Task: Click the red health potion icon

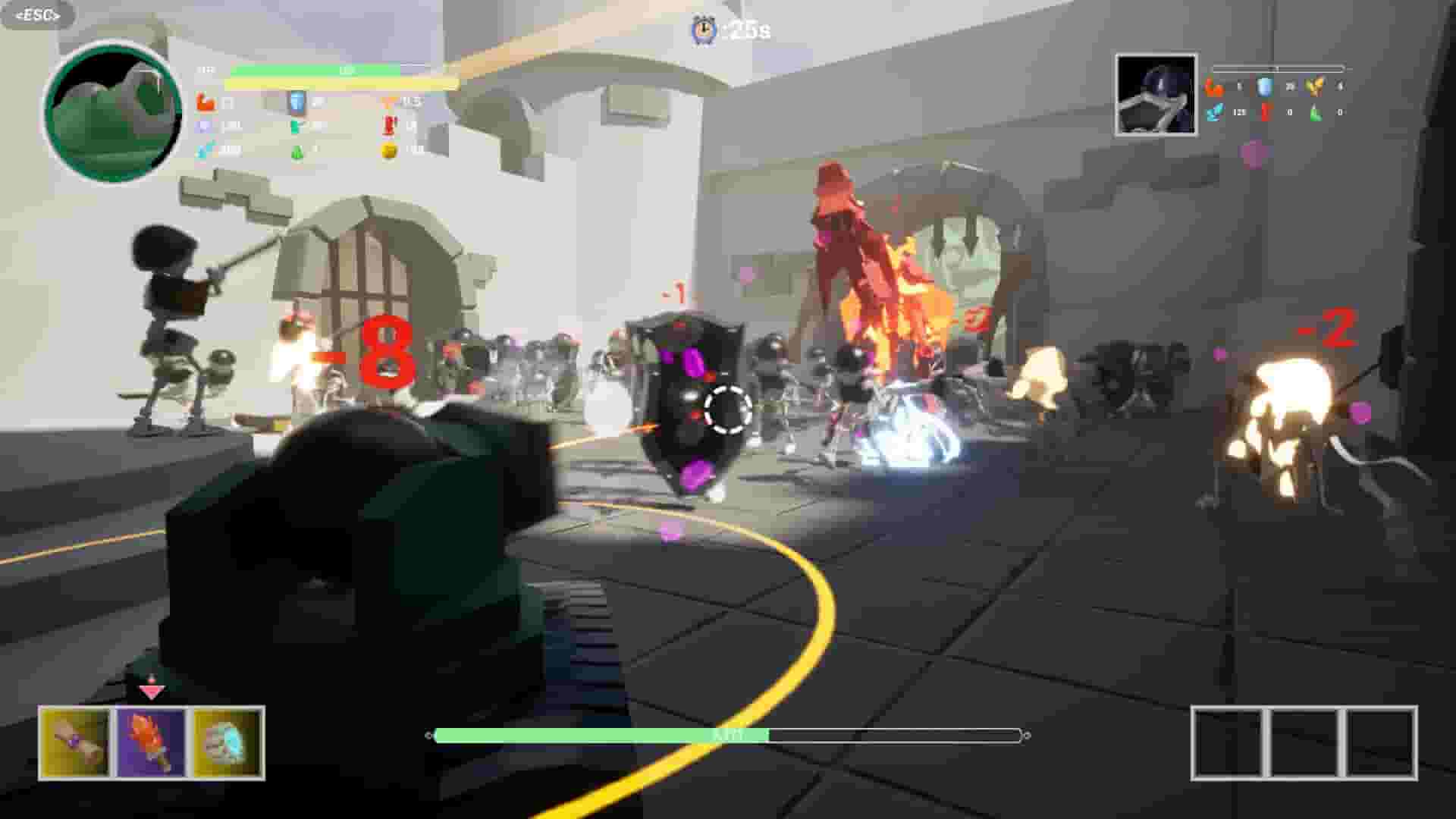Action: coord(390,125)
